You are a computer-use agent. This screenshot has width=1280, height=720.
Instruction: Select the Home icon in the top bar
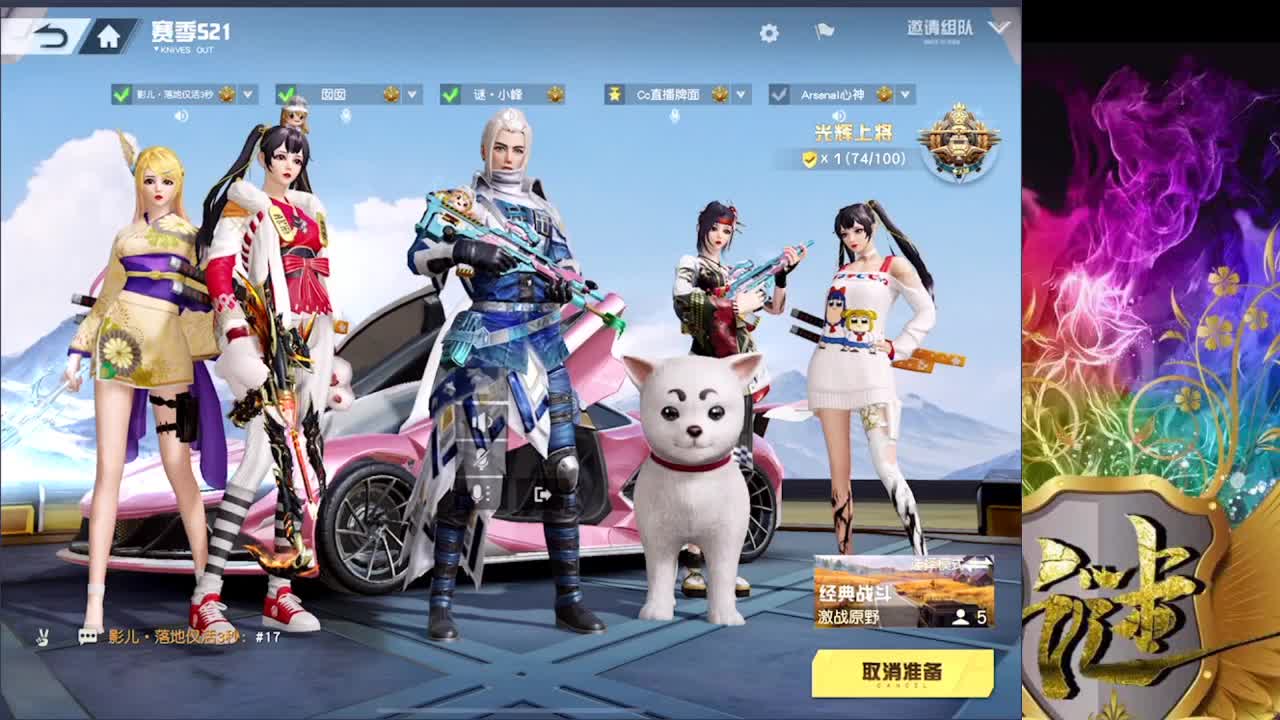point(110,32)
